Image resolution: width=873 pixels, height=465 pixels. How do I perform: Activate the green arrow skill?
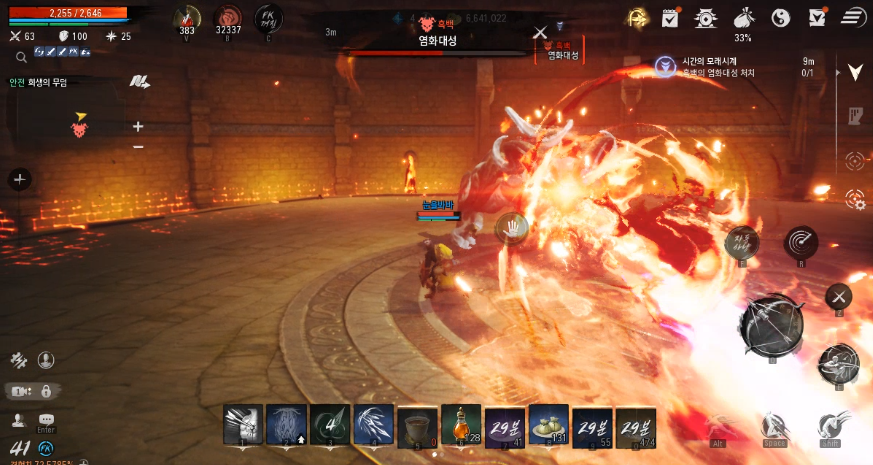tap(329, 425)
